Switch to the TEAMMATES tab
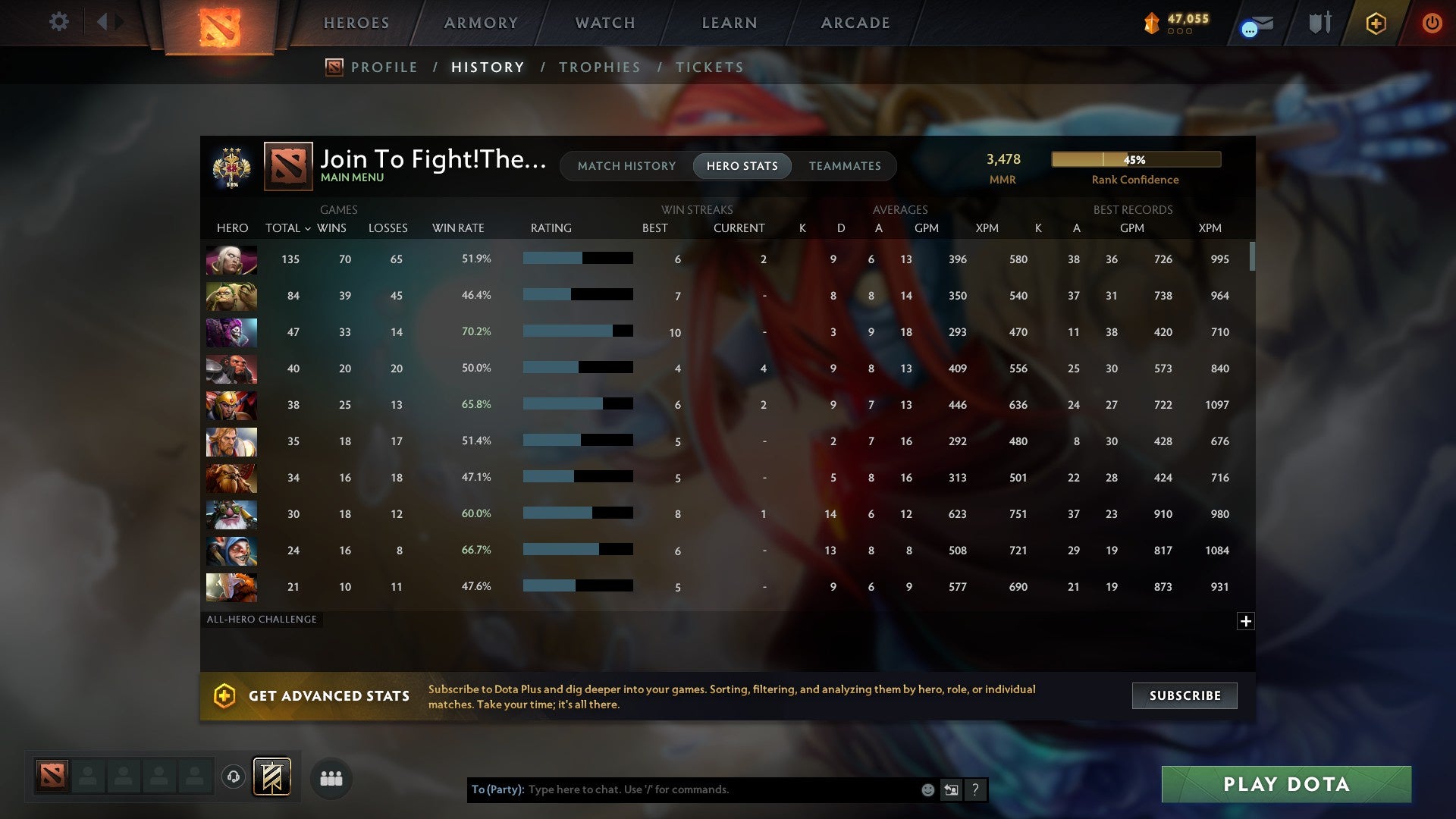This screenshot has width=1456, height=819. (x=845, y=166)
